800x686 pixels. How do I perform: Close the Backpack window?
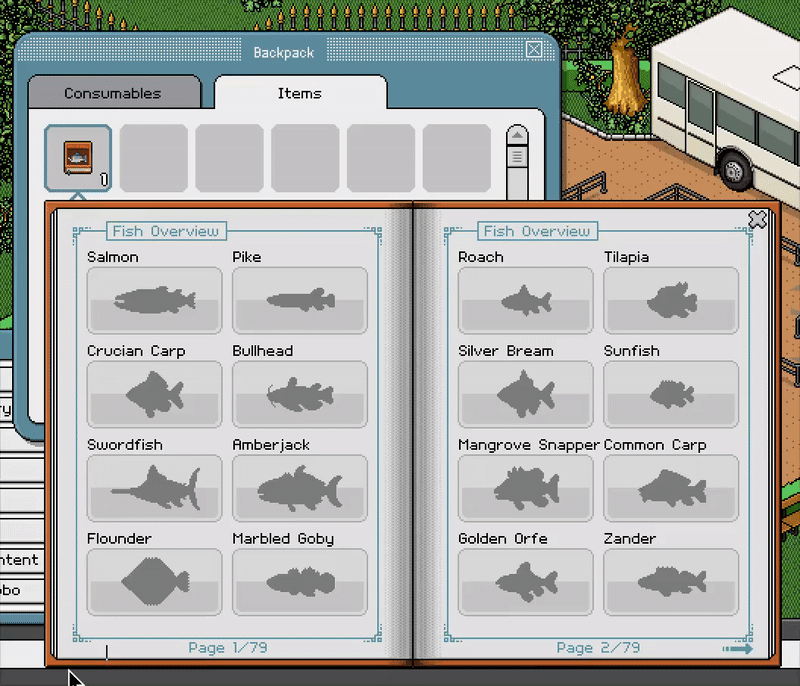point(535,50)
